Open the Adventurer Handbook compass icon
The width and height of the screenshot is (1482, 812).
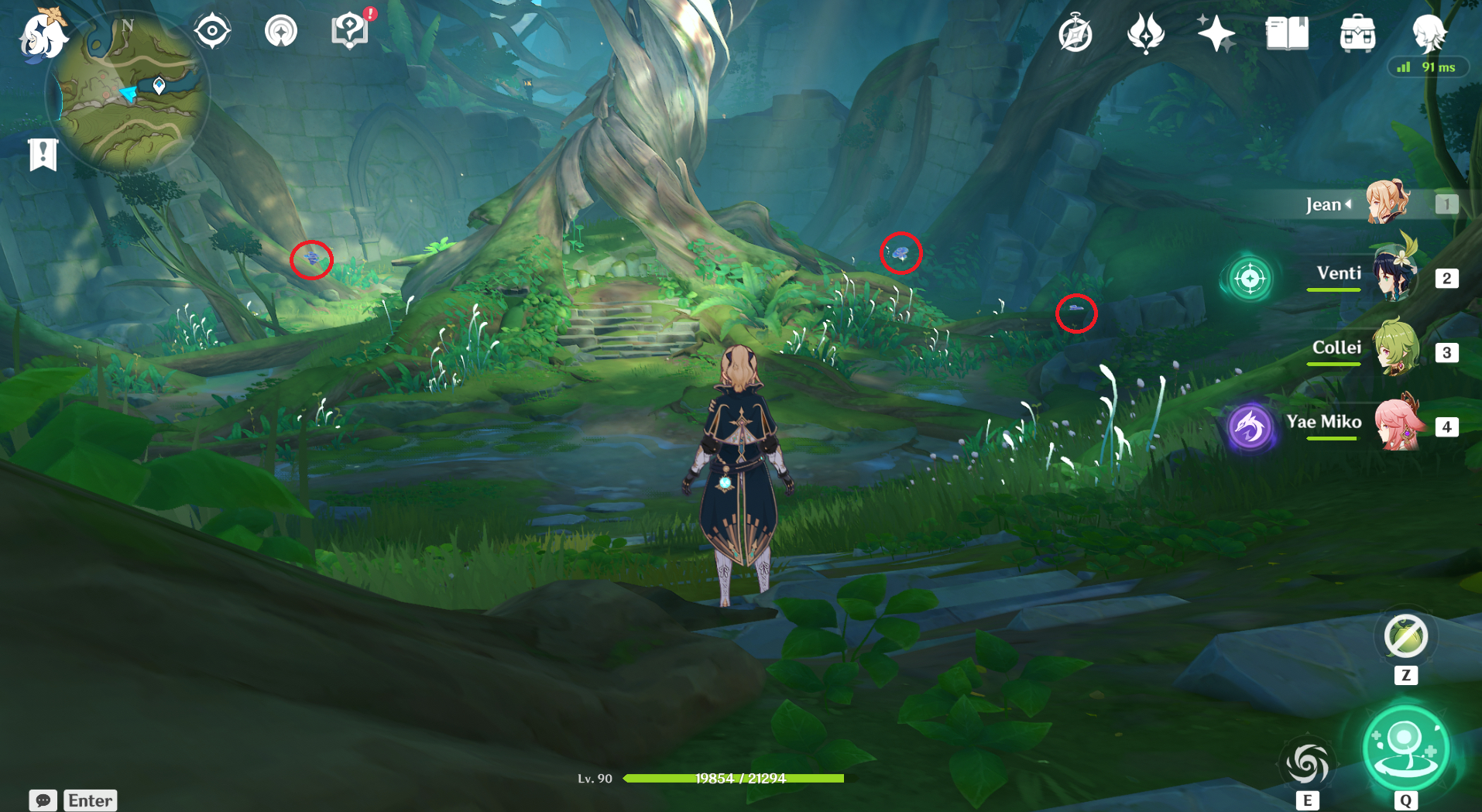pos(1075,34)
